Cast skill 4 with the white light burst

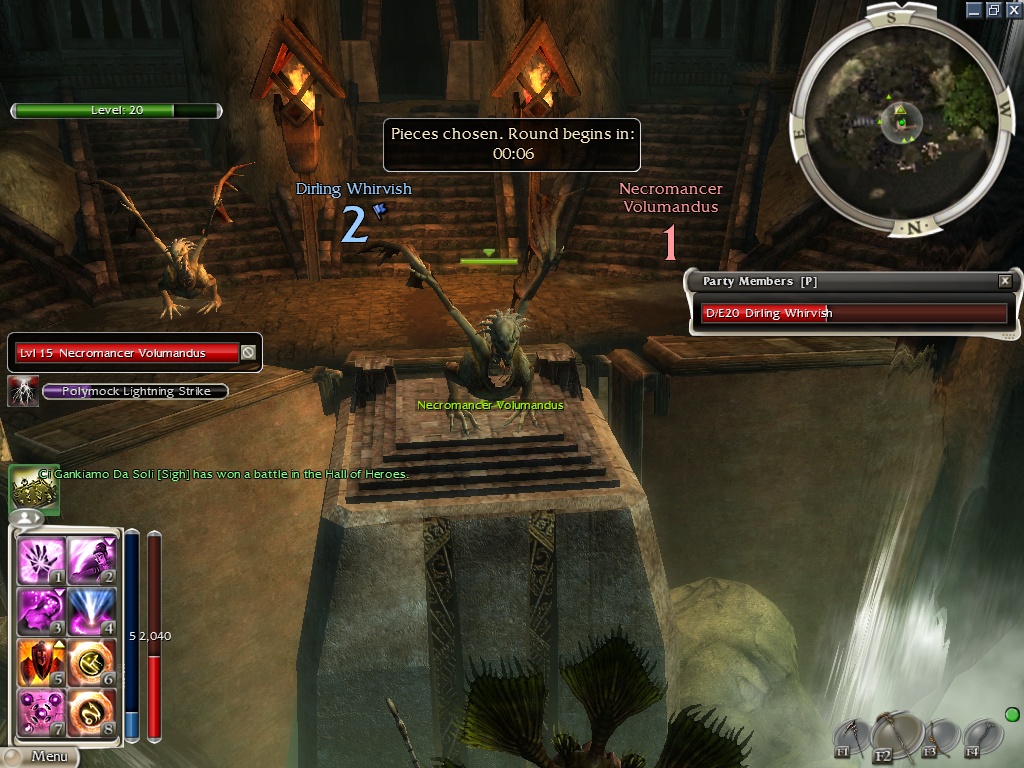[x=92, y=612]
